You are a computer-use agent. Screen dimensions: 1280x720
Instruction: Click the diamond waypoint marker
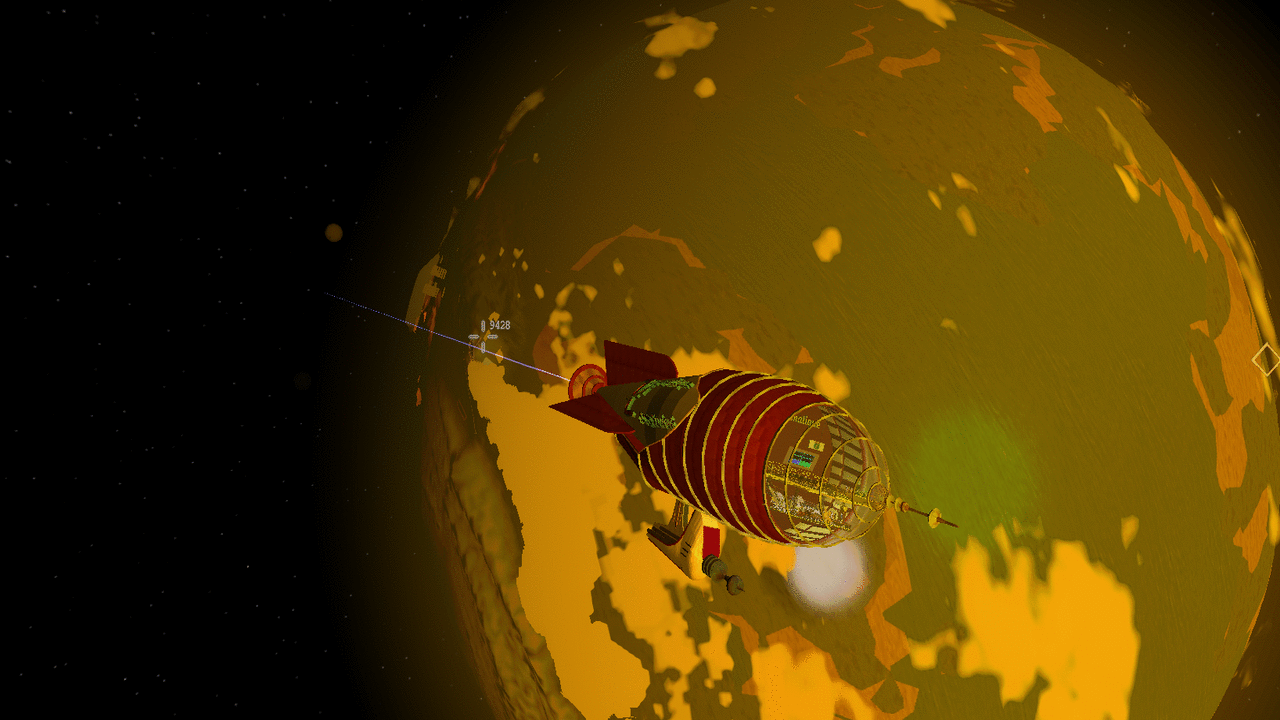(x=1266, y=360)
